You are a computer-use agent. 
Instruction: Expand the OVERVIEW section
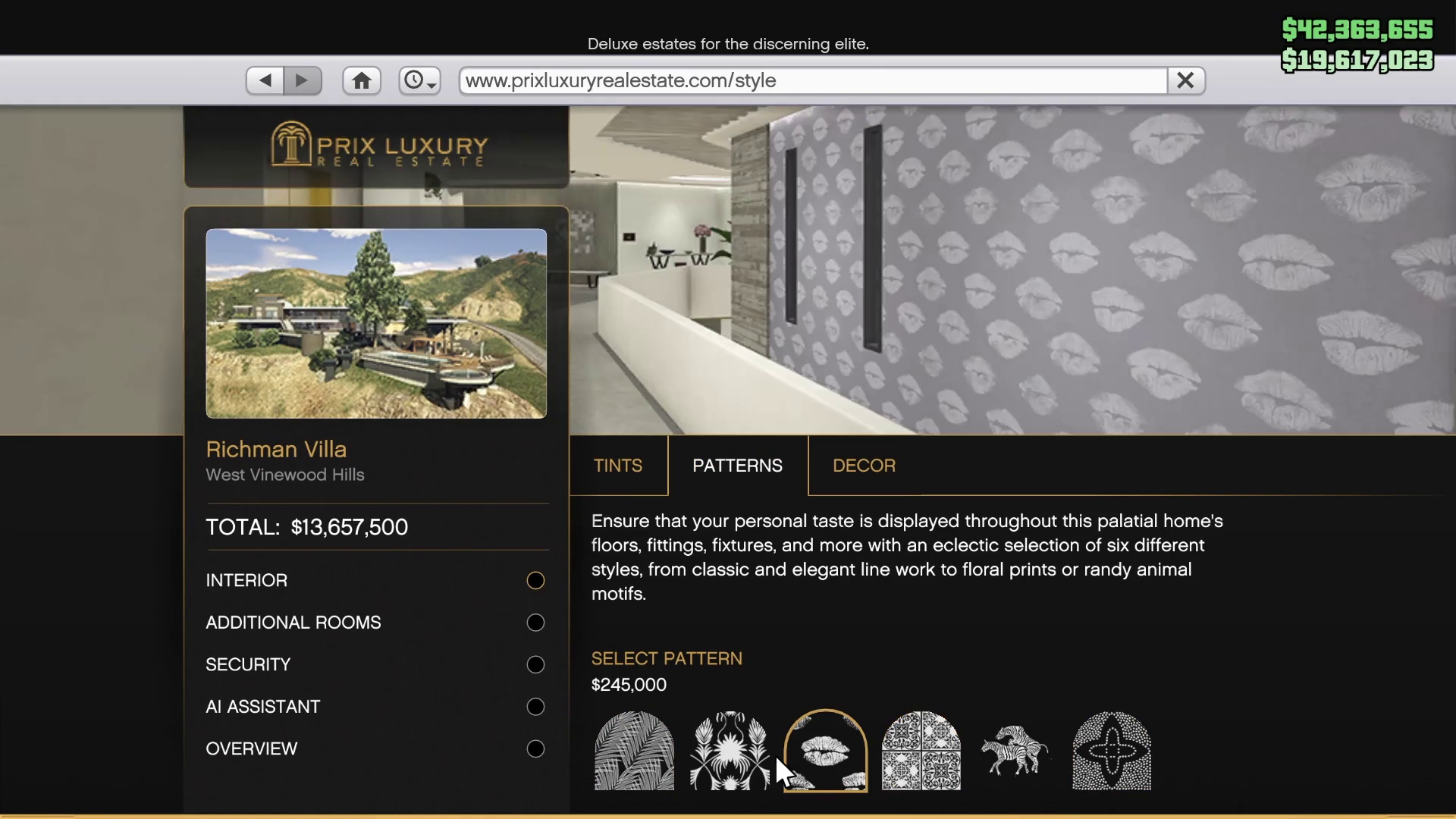point(535,748)
